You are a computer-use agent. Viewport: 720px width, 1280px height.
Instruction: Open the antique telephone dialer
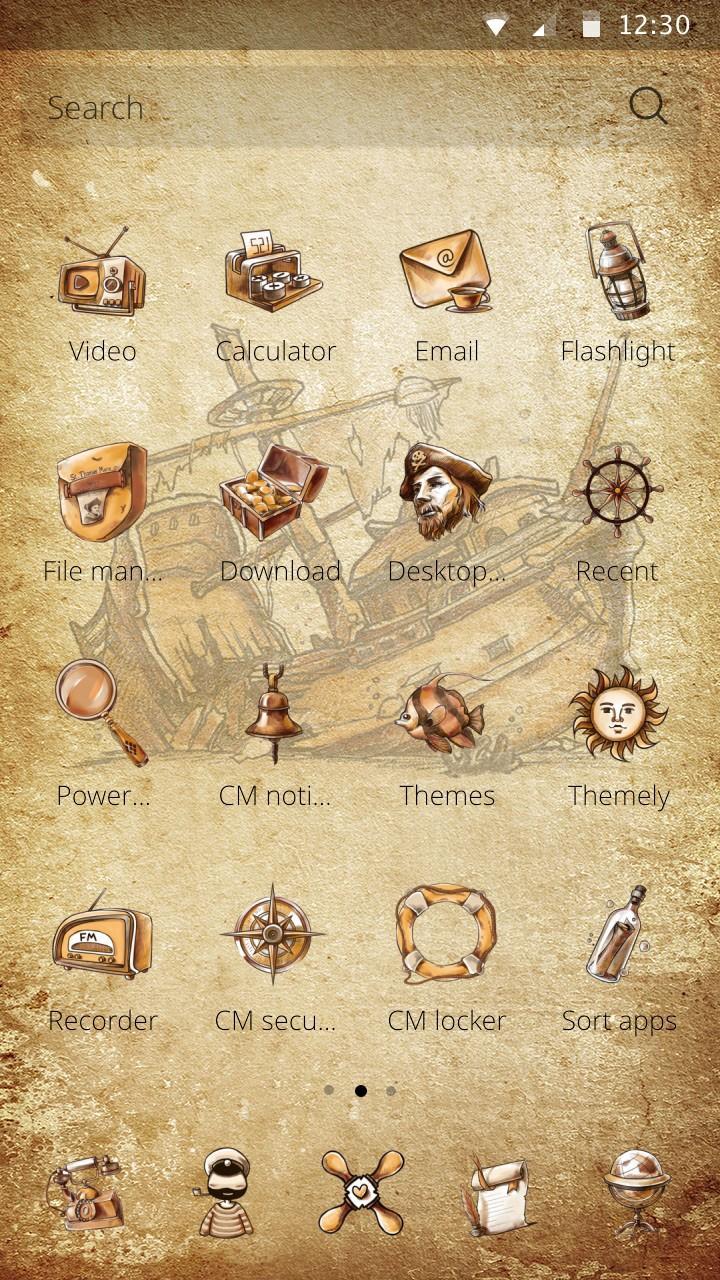tap(86, 1192)
